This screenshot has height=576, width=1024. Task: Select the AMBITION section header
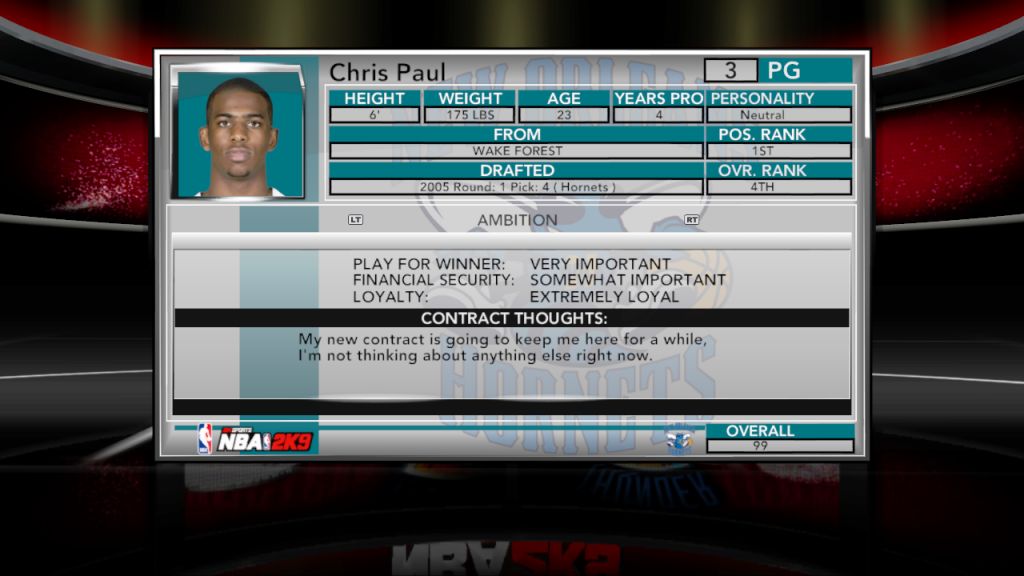(x=517, y=220)
